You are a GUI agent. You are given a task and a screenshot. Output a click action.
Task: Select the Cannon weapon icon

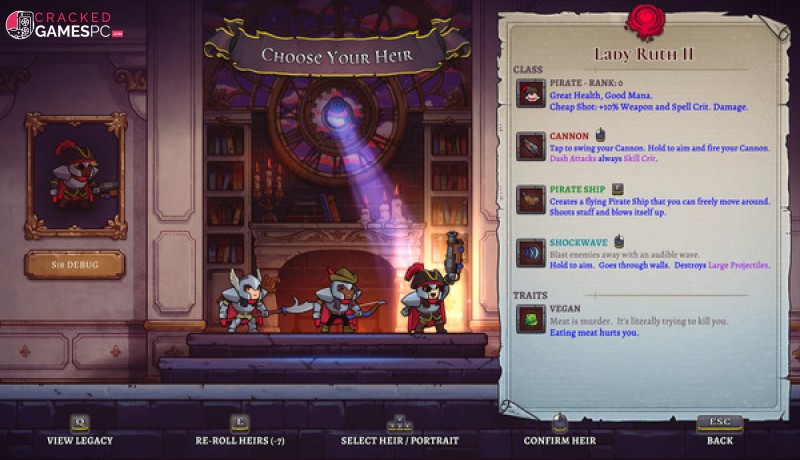(x=530, y=146)
